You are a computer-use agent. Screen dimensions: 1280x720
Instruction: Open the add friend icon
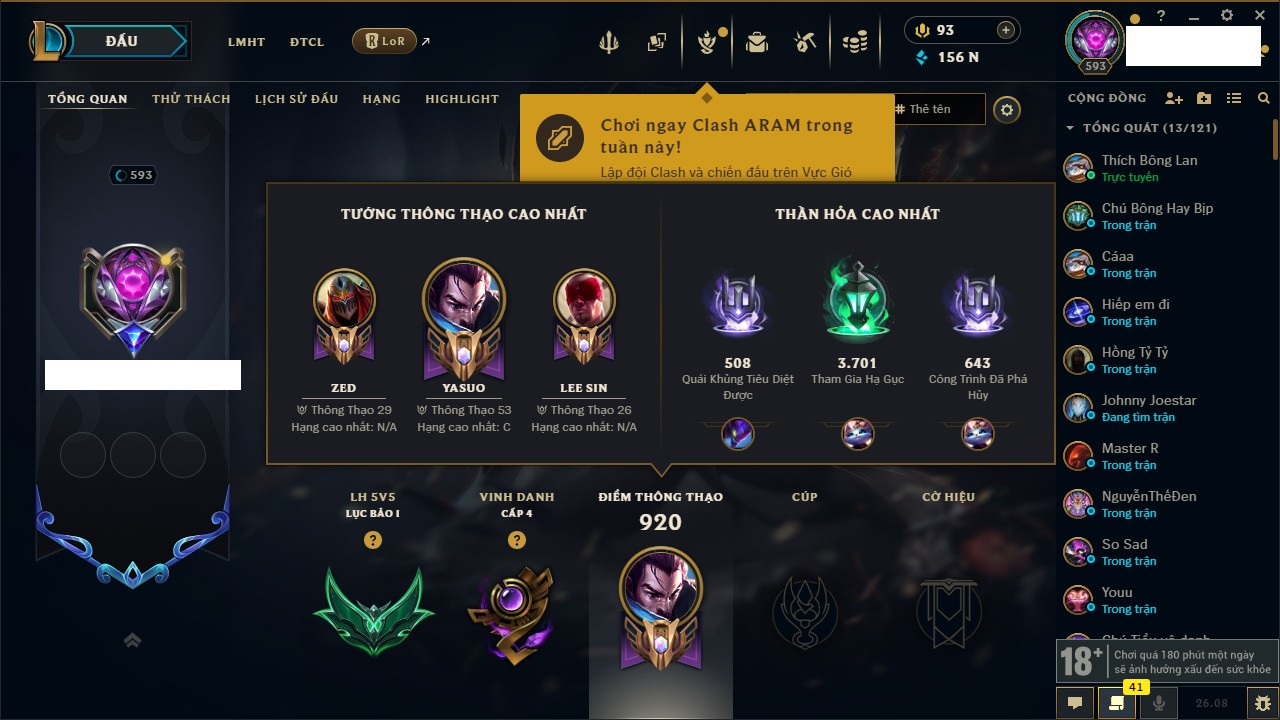point(1174,98)
